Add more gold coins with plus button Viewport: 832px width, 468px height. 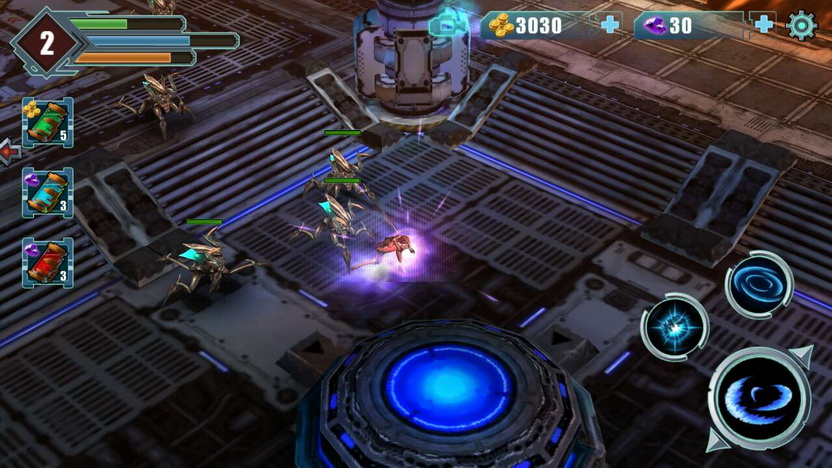click(611, 25)
